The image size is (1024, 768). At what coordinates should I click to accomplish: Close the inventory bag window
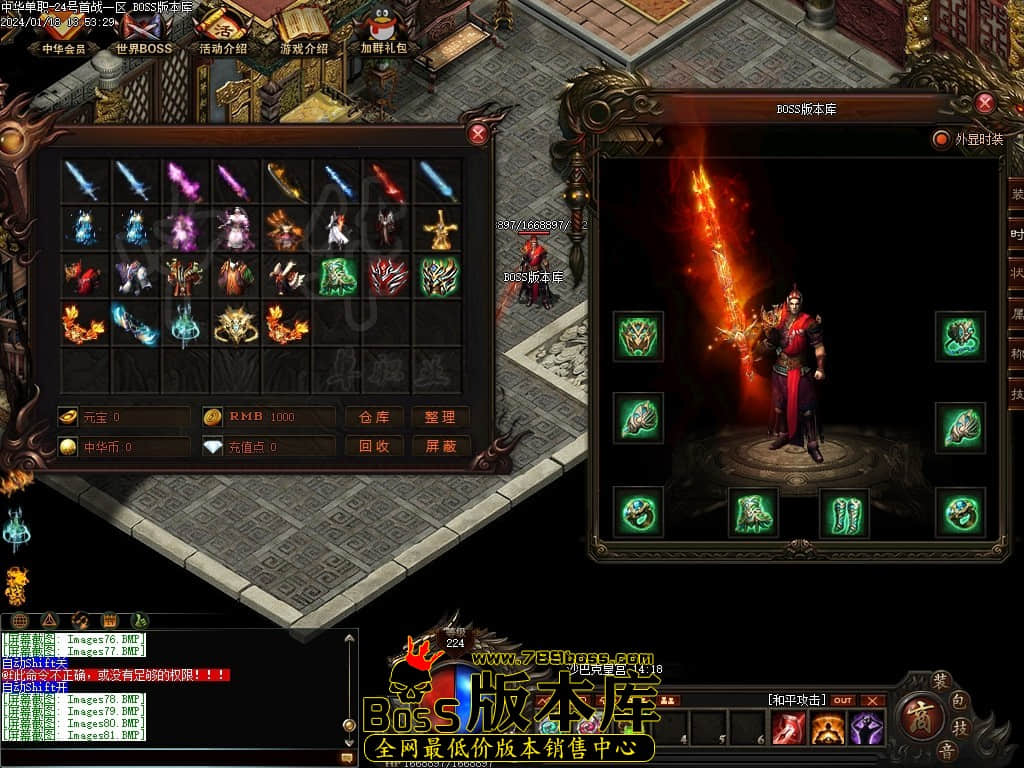(479, 134)
